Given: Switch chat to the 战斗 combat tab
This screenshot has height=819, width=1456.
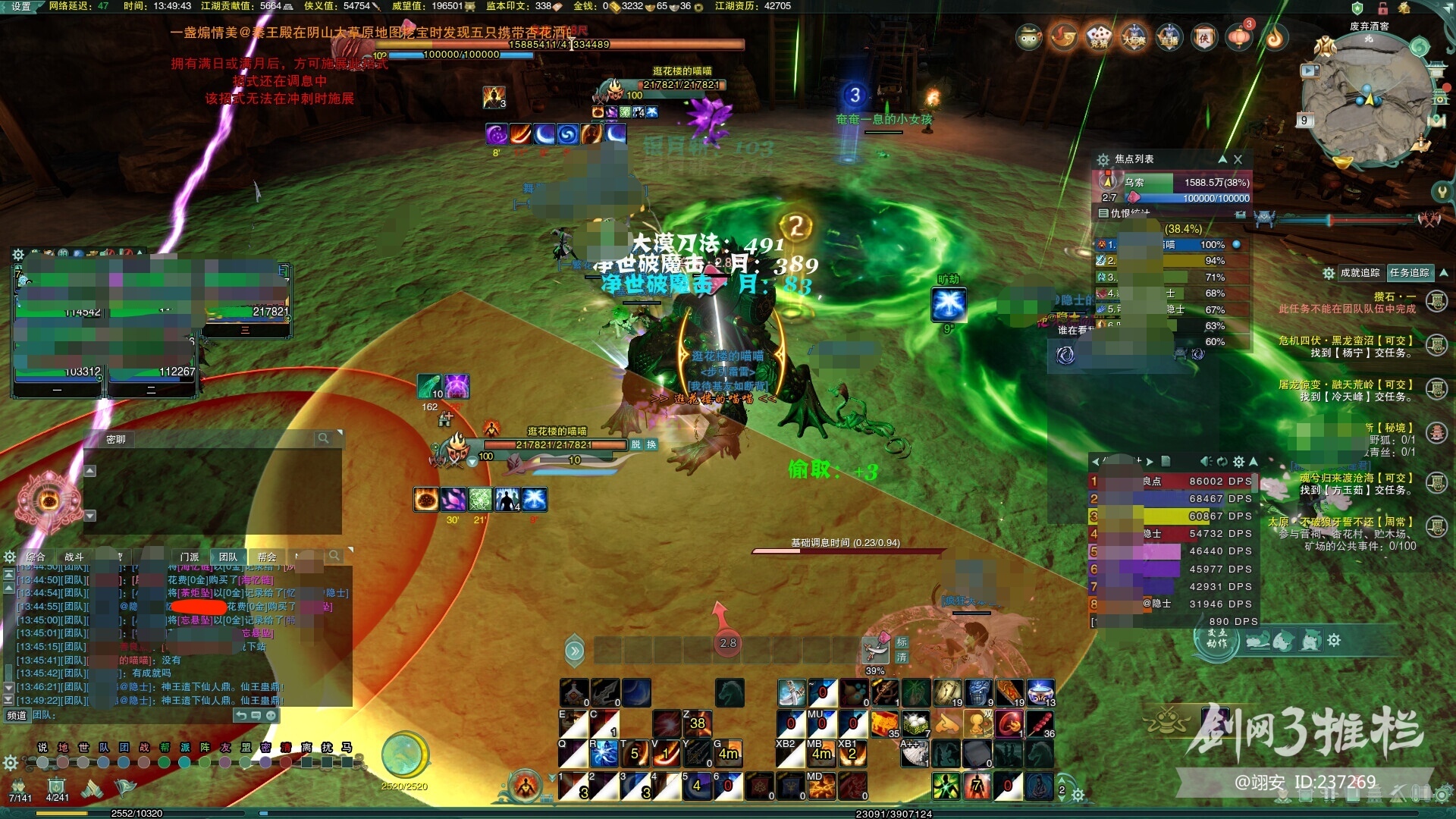Looking at the screenshot, I should (x=74, y=557).
